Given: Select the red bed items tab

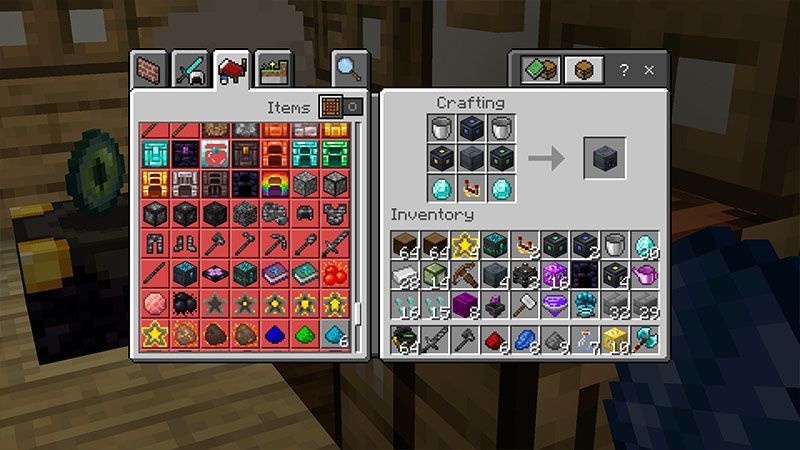Looking at the screenshot, I should (x=232, y=69).
